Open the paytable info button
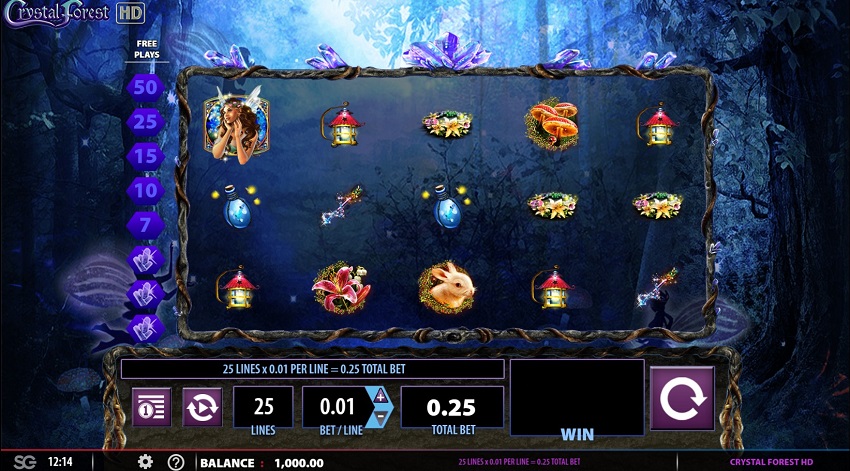Image resolution: width=850 pixels, height=471 pixels. (x=151, y=407)
